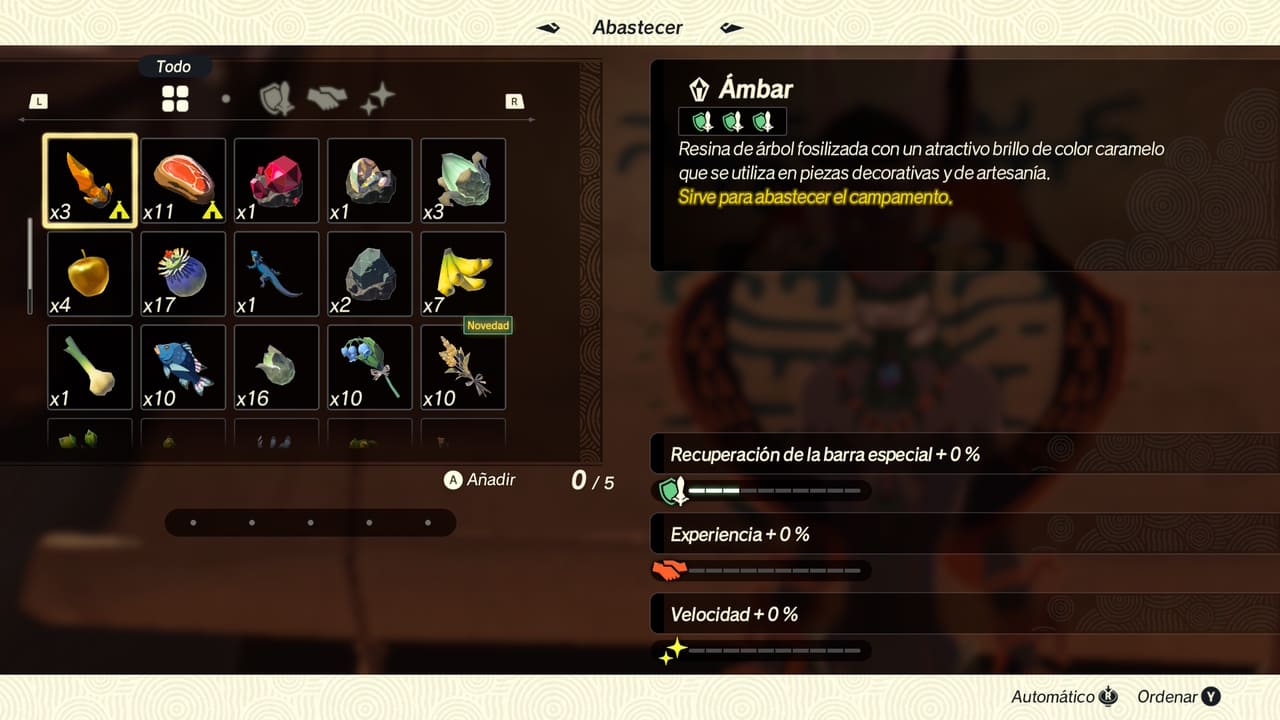Select the pale green ore slot

(x=463, y=180)
